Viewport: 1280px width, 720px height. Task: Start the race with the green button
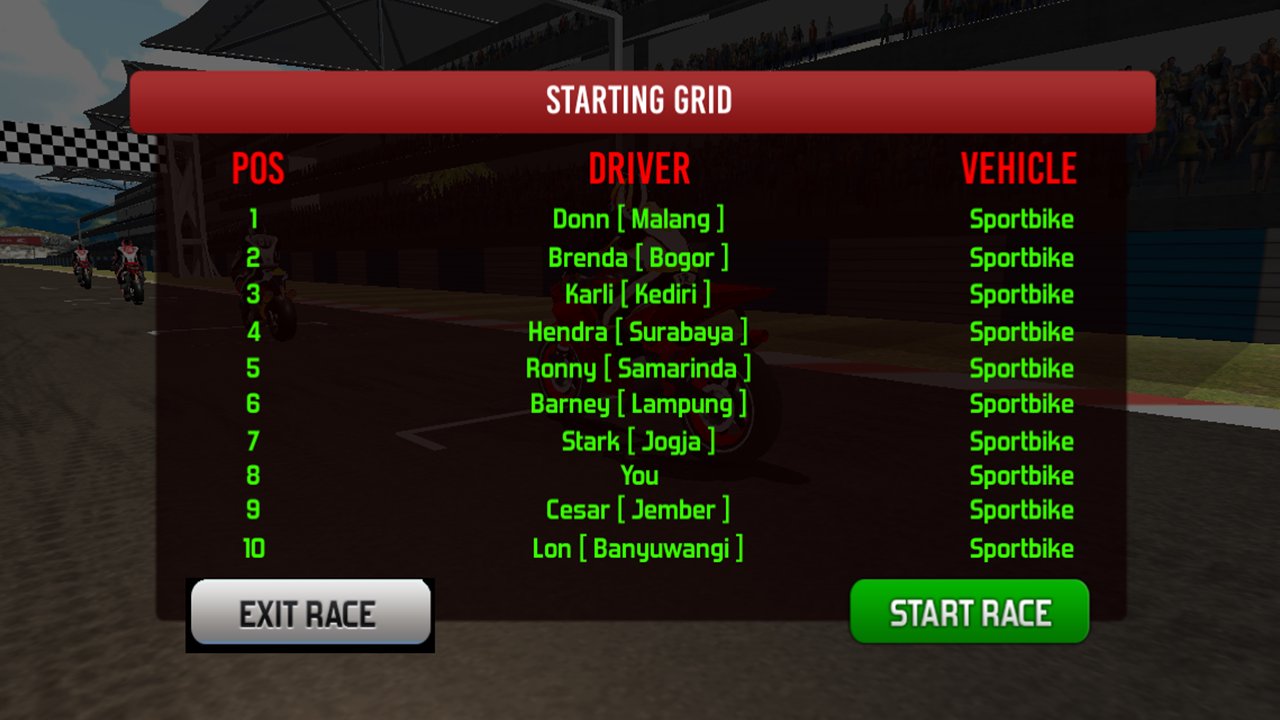tap(969, 612)
